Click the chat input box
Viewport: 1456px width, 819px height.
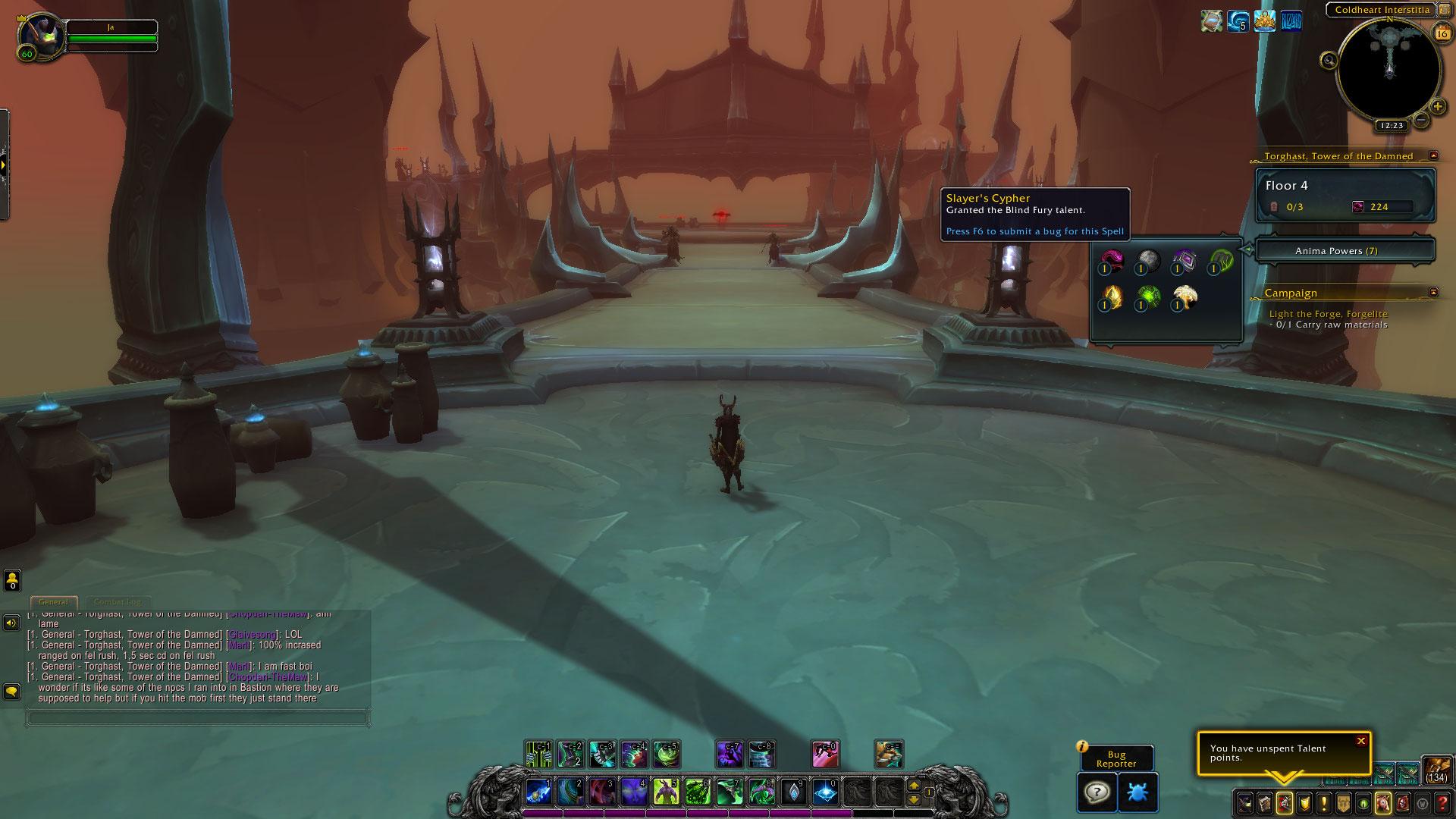pyautogui.click(x=197, y=717)
